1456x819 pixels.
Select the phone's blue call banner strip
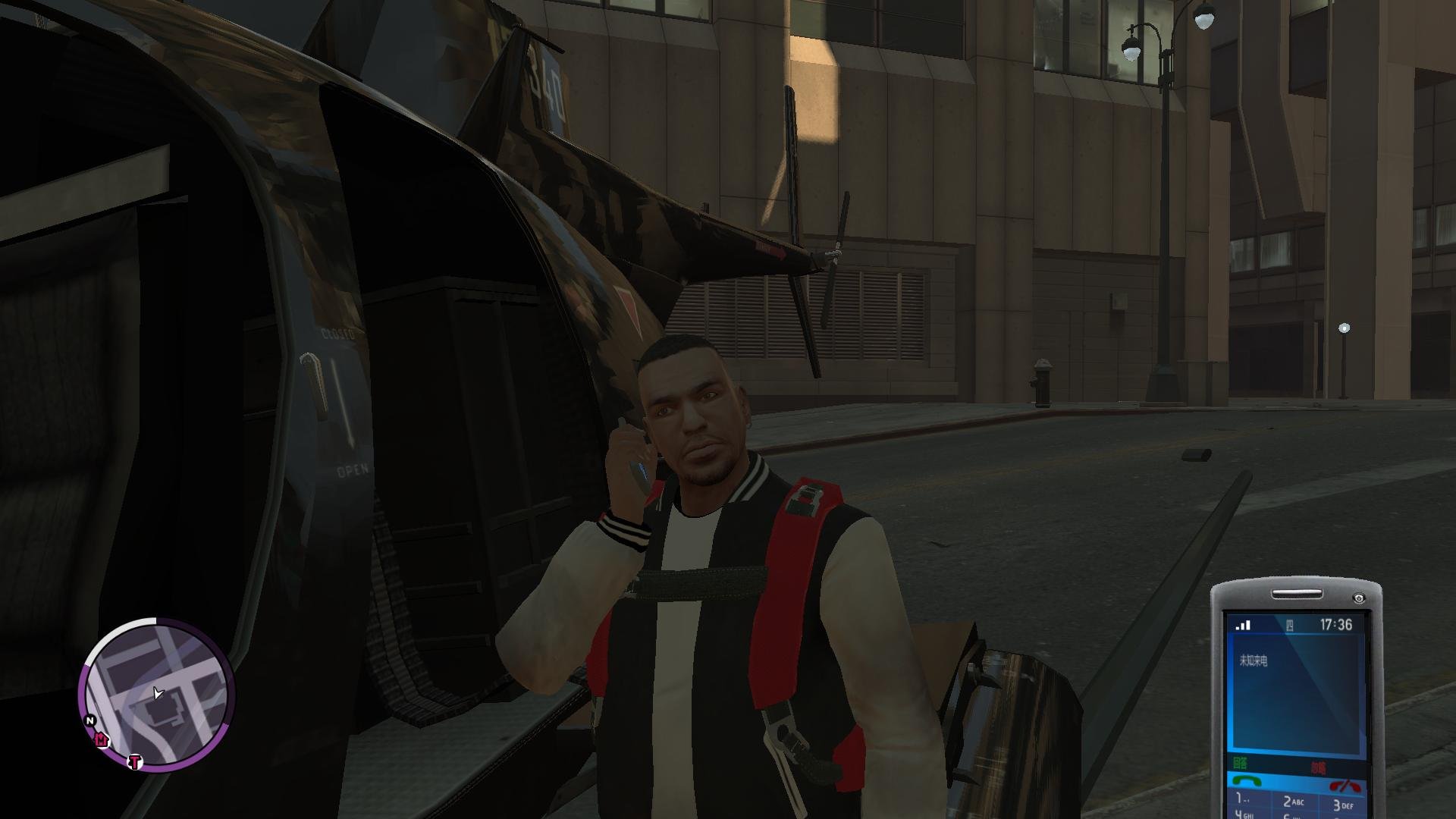1298,781
